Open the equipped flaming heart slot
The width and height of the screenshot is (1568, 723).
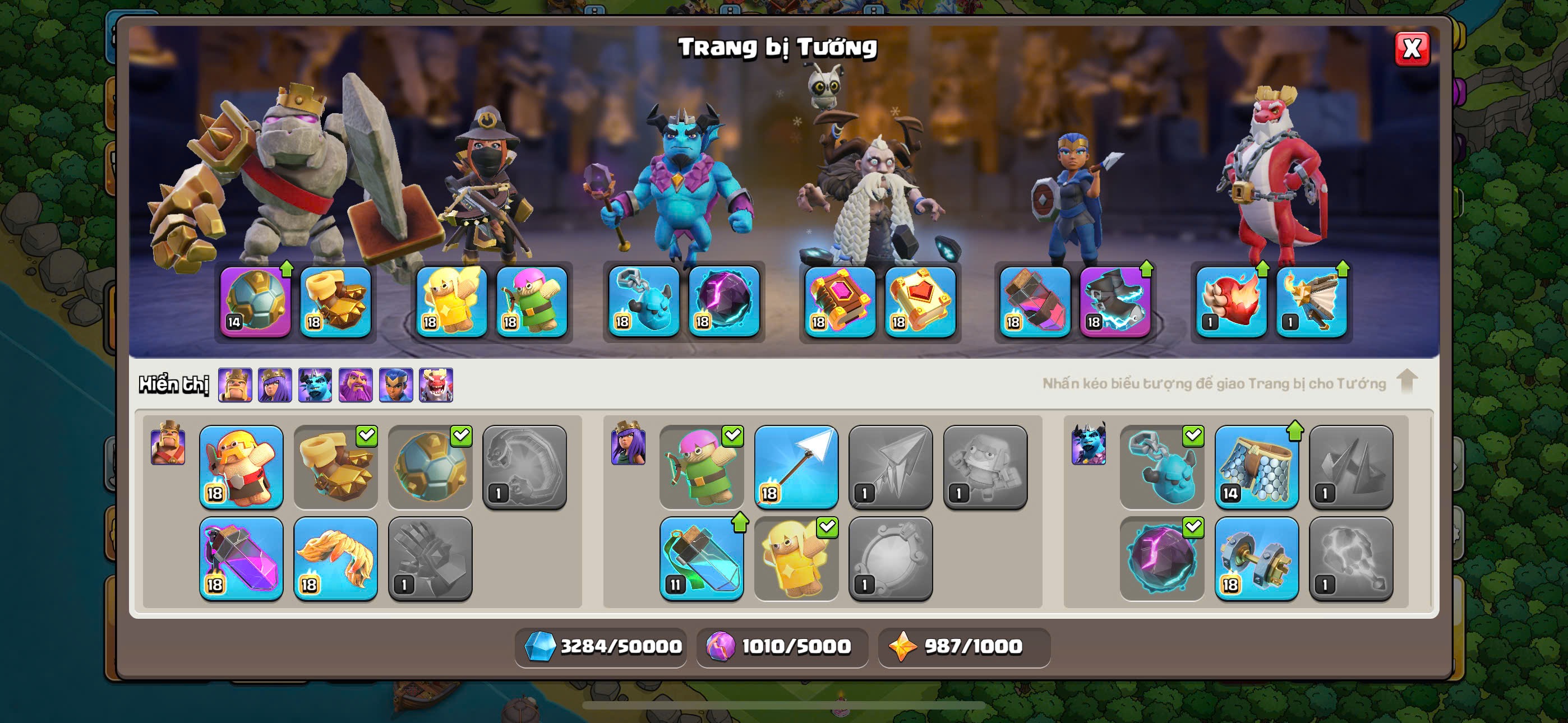pyautogui.click(x=1231, y=302)
